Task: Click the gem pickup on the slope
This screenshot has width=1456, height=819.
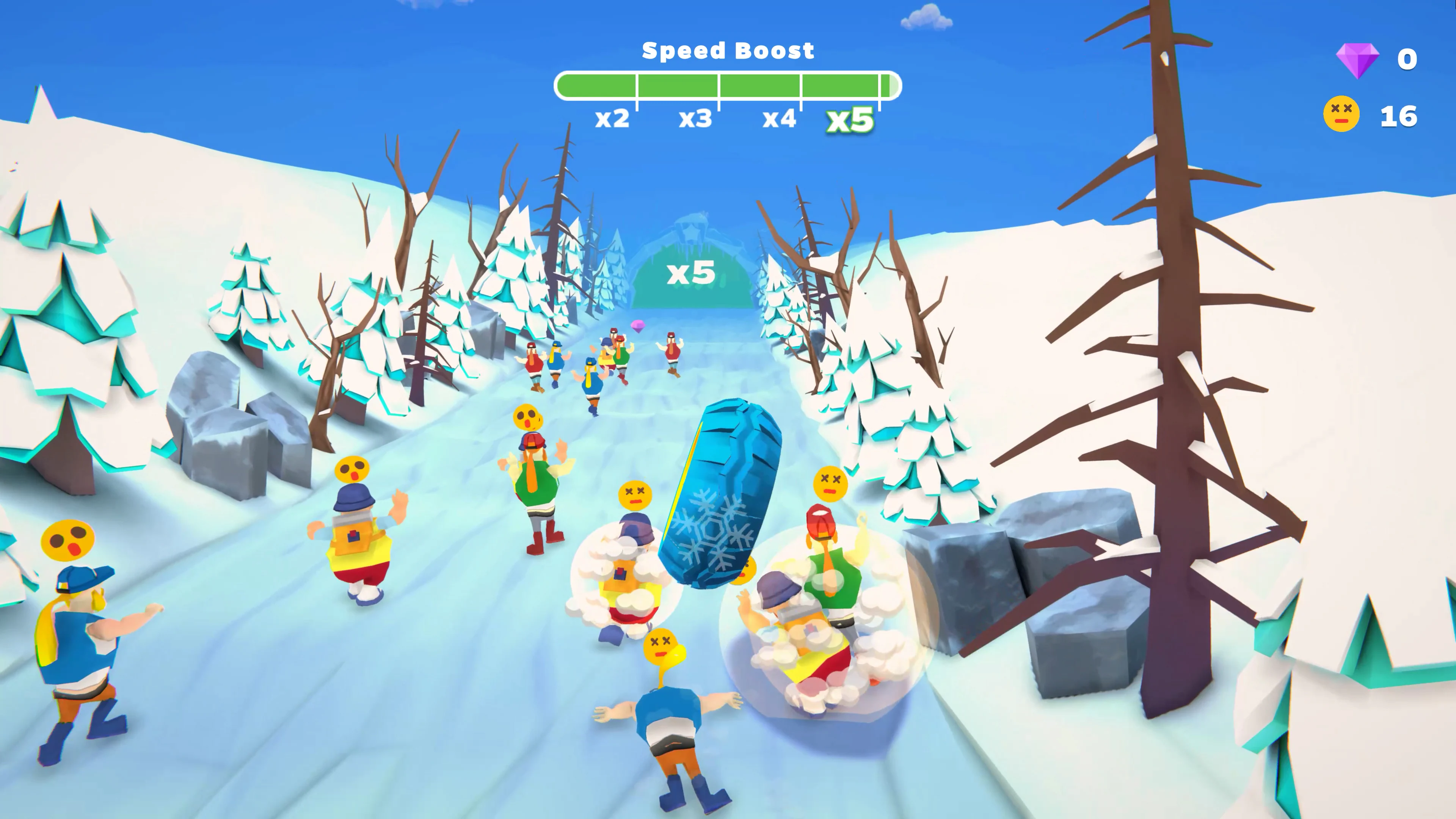Action: 637,326
